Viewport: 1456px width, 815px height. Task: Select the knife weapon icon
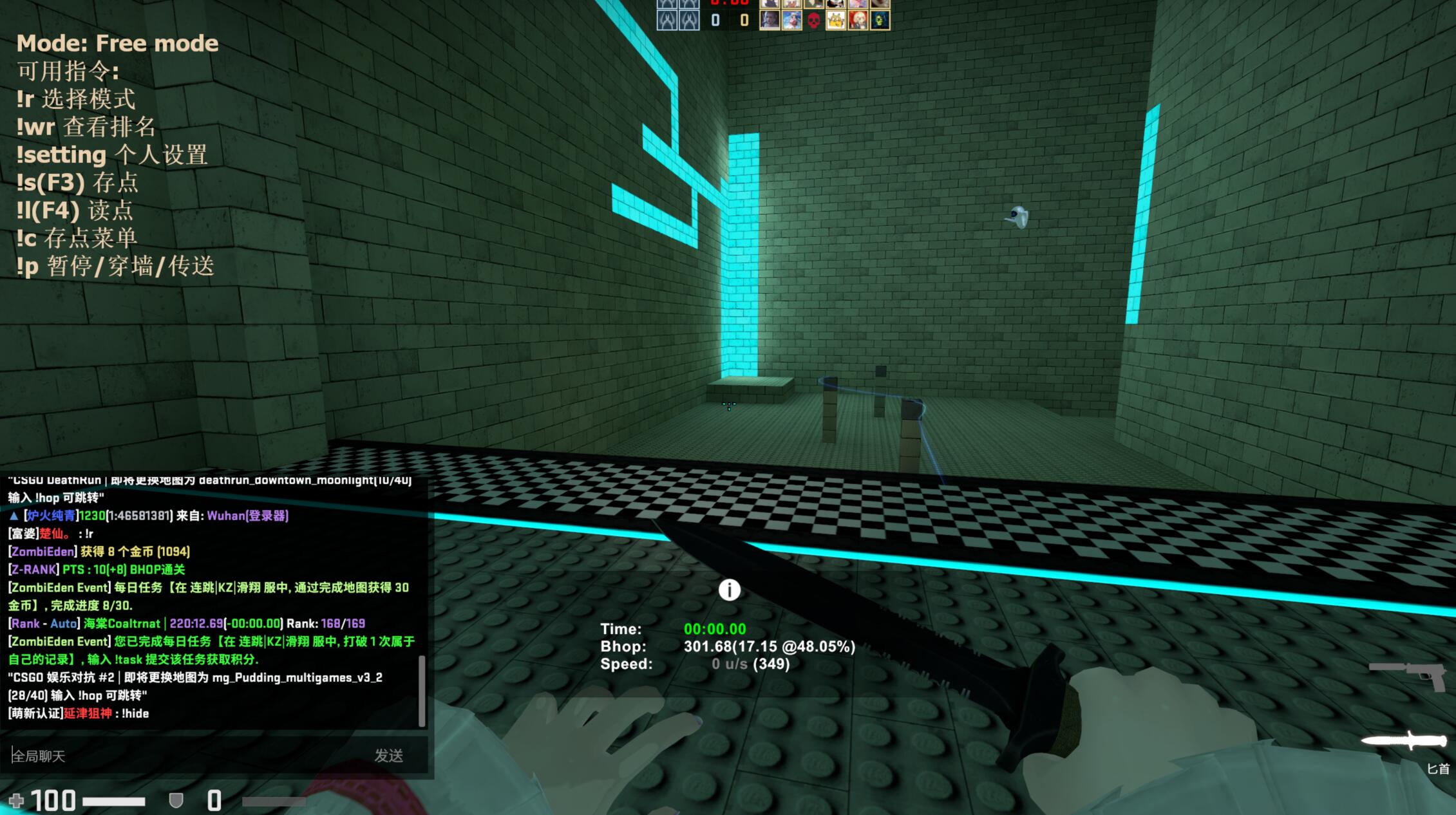pyautogui.click(x=1404, y=741)
